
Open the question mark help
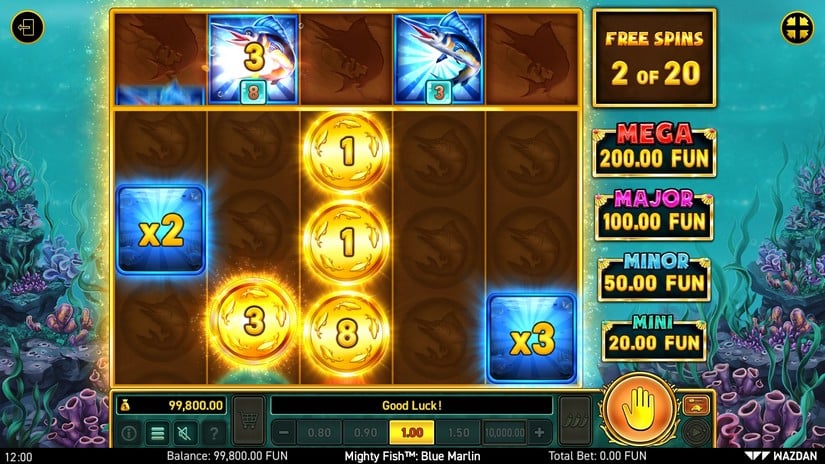click(212, 433)
